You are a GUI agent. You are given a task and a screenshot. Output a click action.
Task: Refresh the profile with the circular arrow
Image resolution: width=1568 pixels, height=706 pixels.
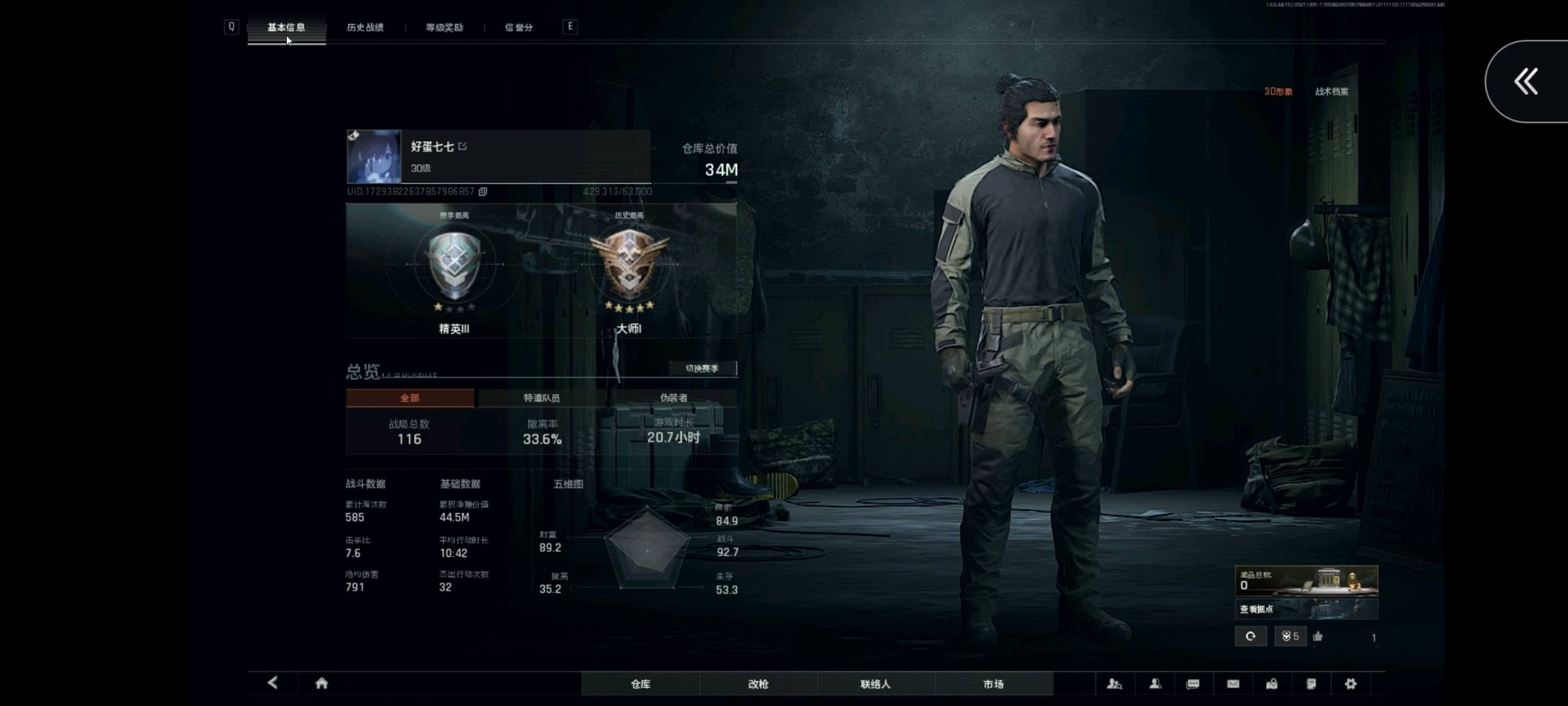(x=1250, y=636)
